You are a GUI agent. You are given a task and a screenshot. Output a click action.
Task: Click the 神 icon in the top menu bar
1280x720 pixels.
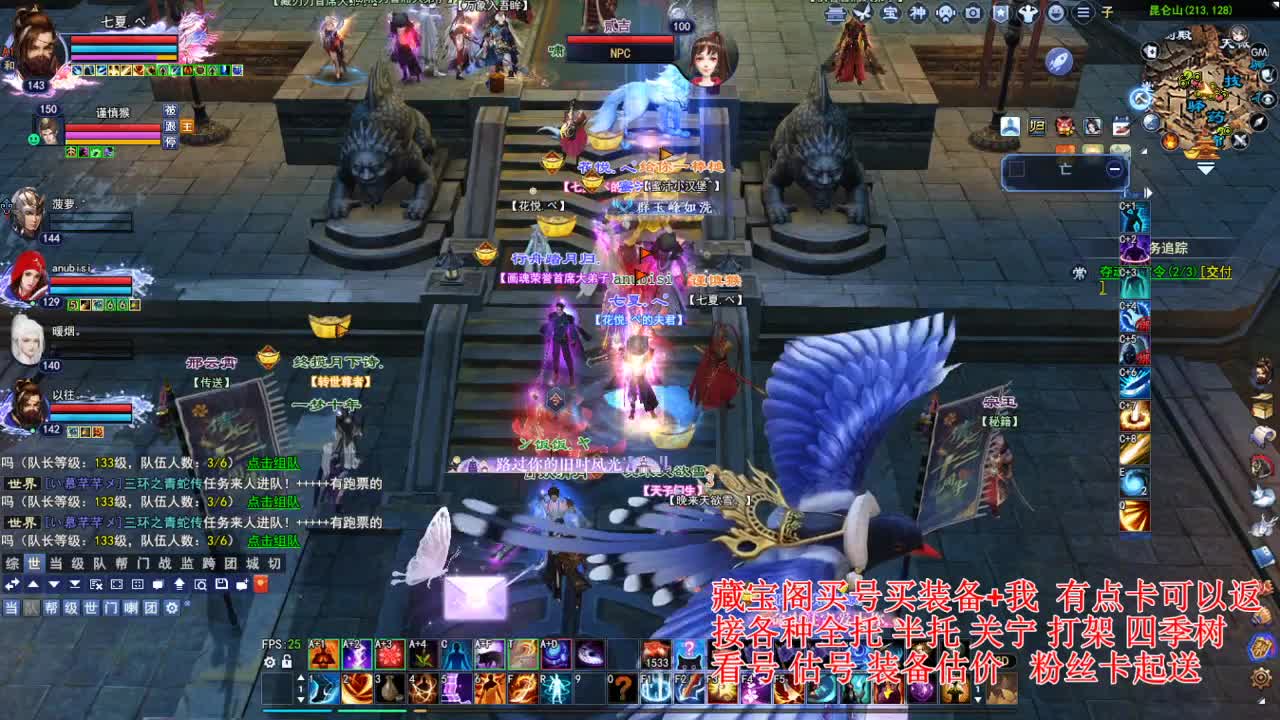[x=917, y=11]
